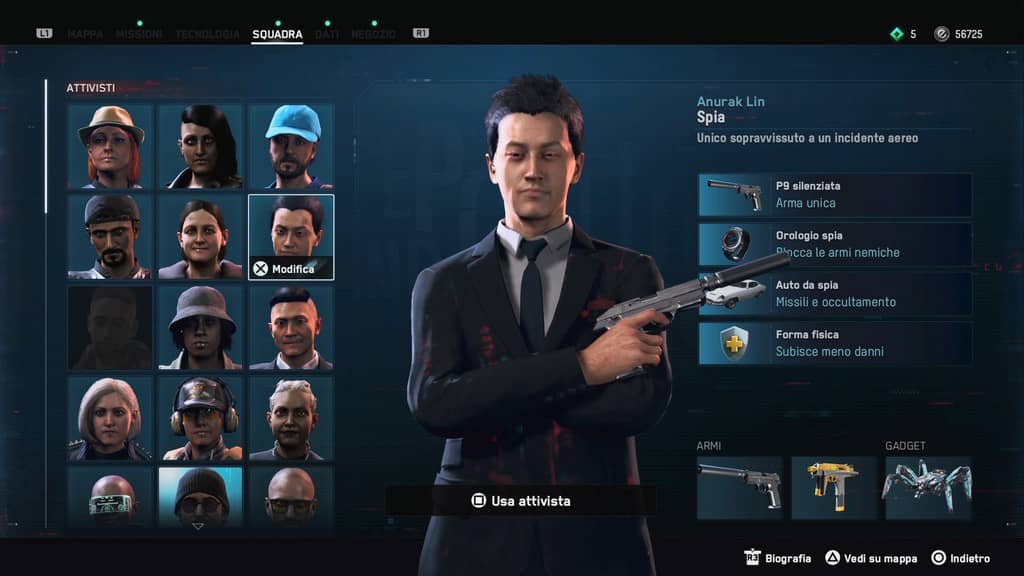1024x576 pixels.
Task: Select the Squadra tab
Action: tap(277, 34)
